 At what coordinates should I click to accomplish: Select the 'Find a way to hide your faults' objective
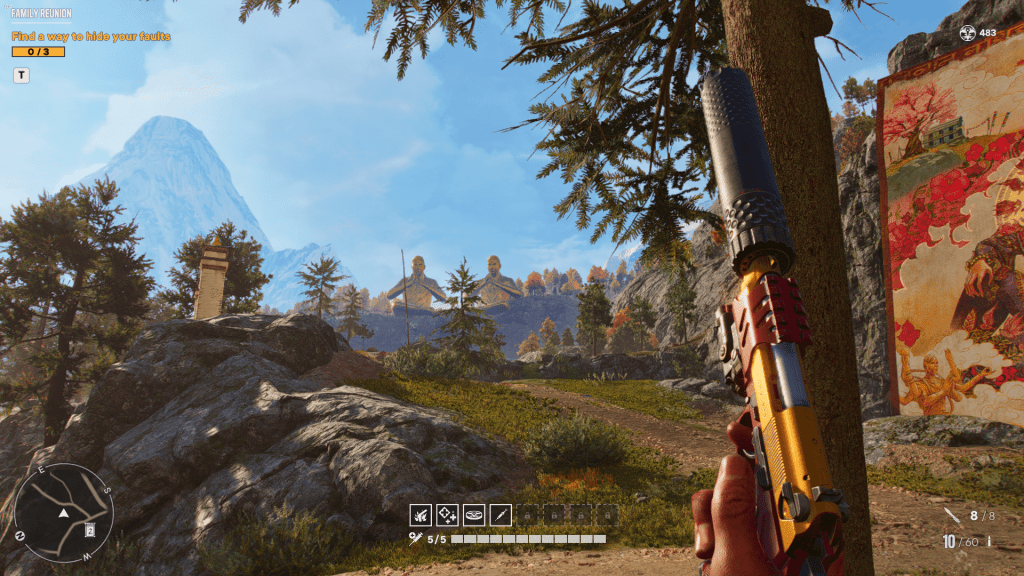[x=91, y=36]
